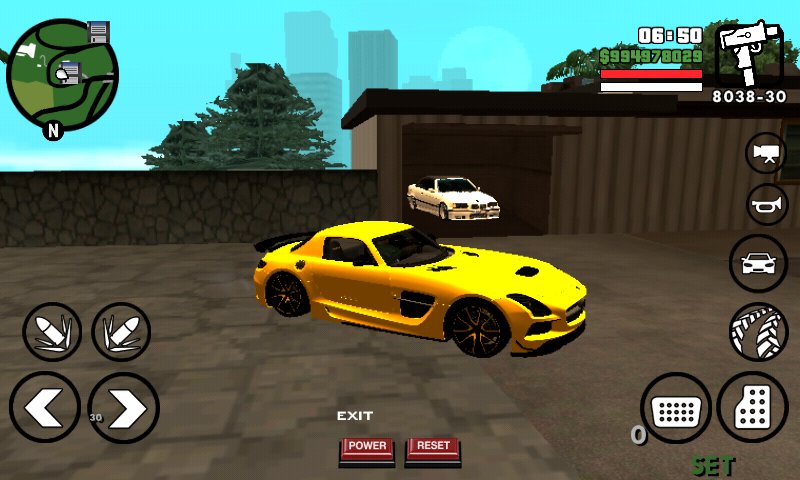Fire the left-pointing bullet drive-by button
This screenshot has width=800, height=480.
point(52,332)
